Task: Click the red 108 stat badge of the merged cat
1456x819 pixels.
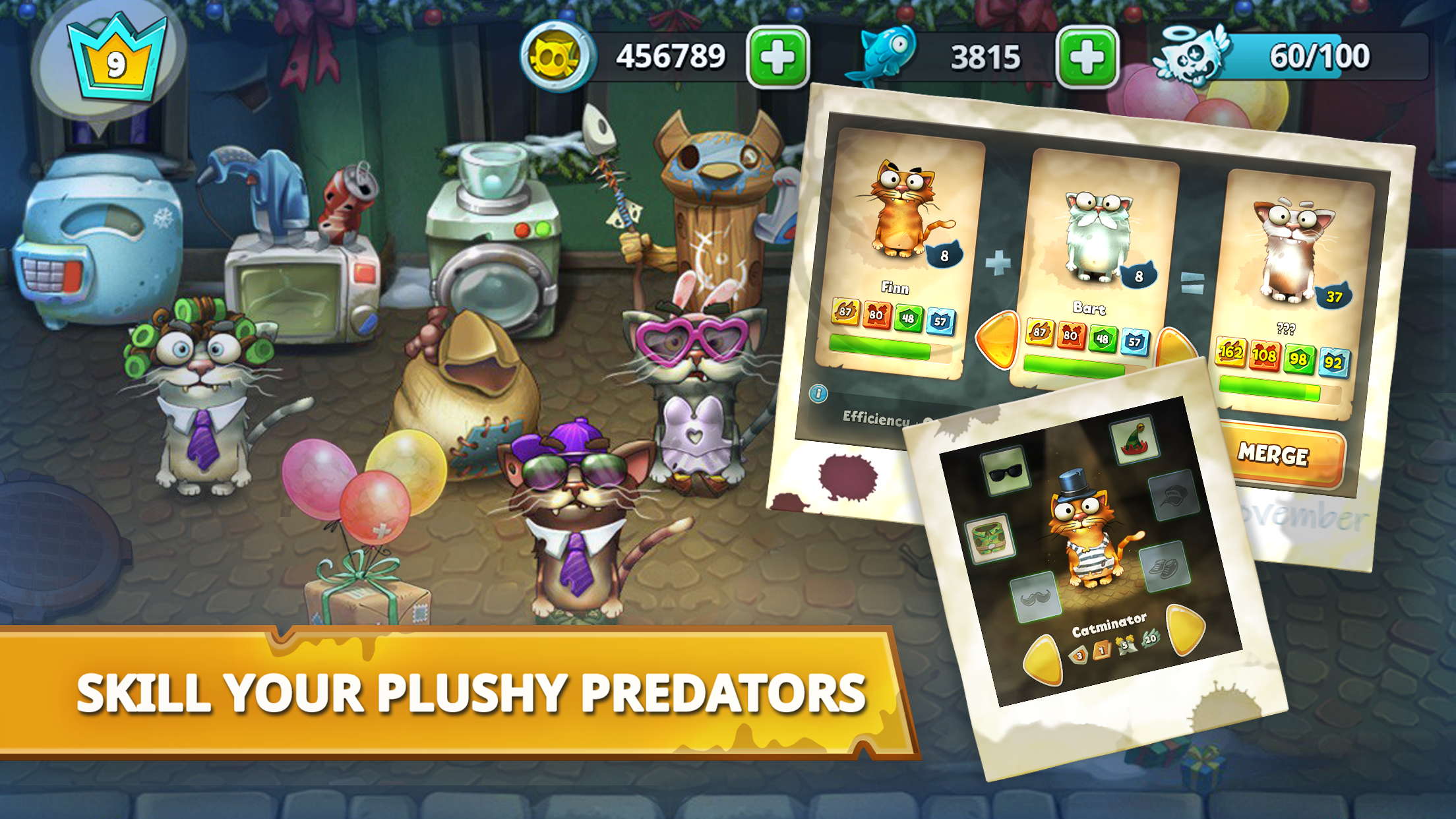Action: tap(1265, 353)
